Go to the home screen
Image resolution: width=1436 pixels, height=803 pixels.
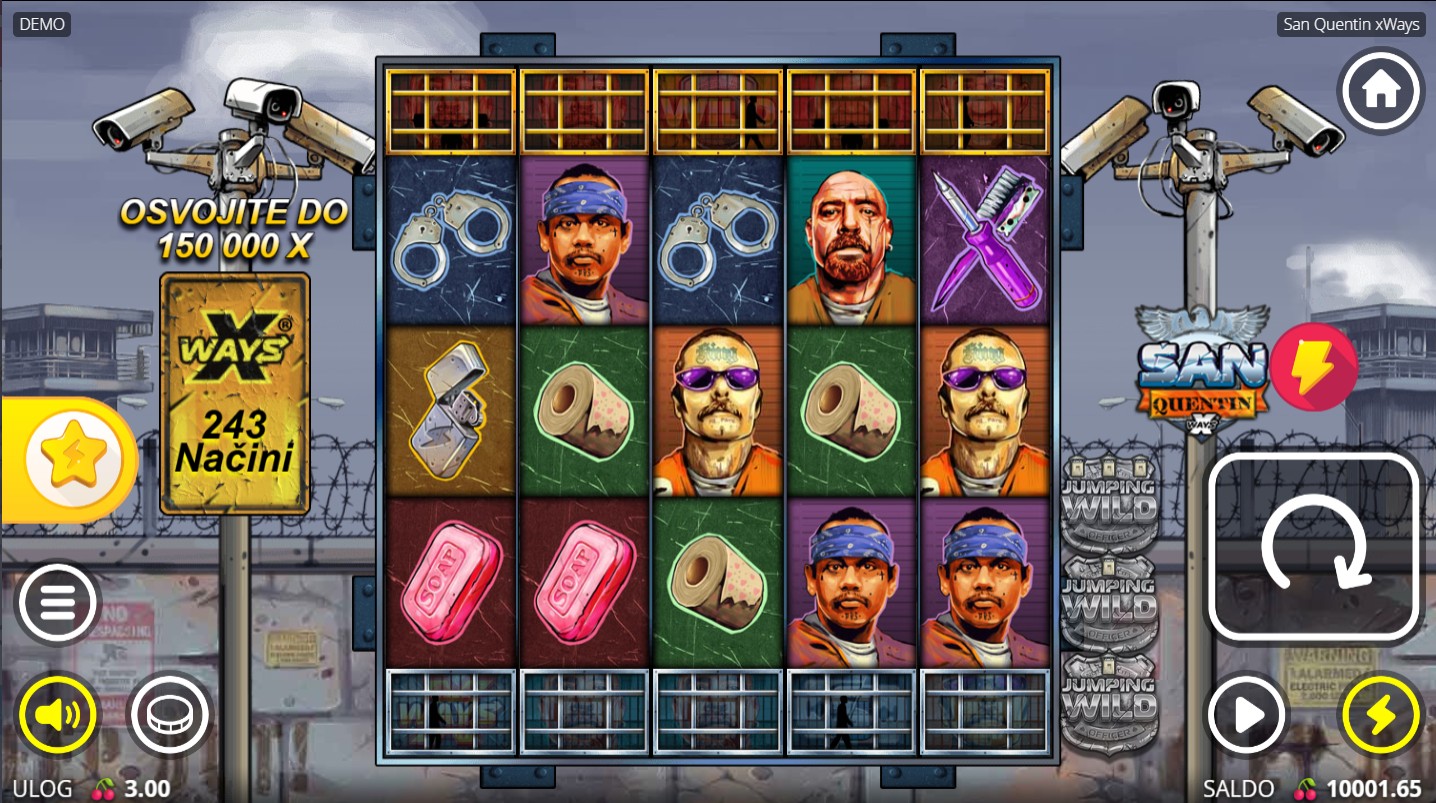tap(1380, 90)
